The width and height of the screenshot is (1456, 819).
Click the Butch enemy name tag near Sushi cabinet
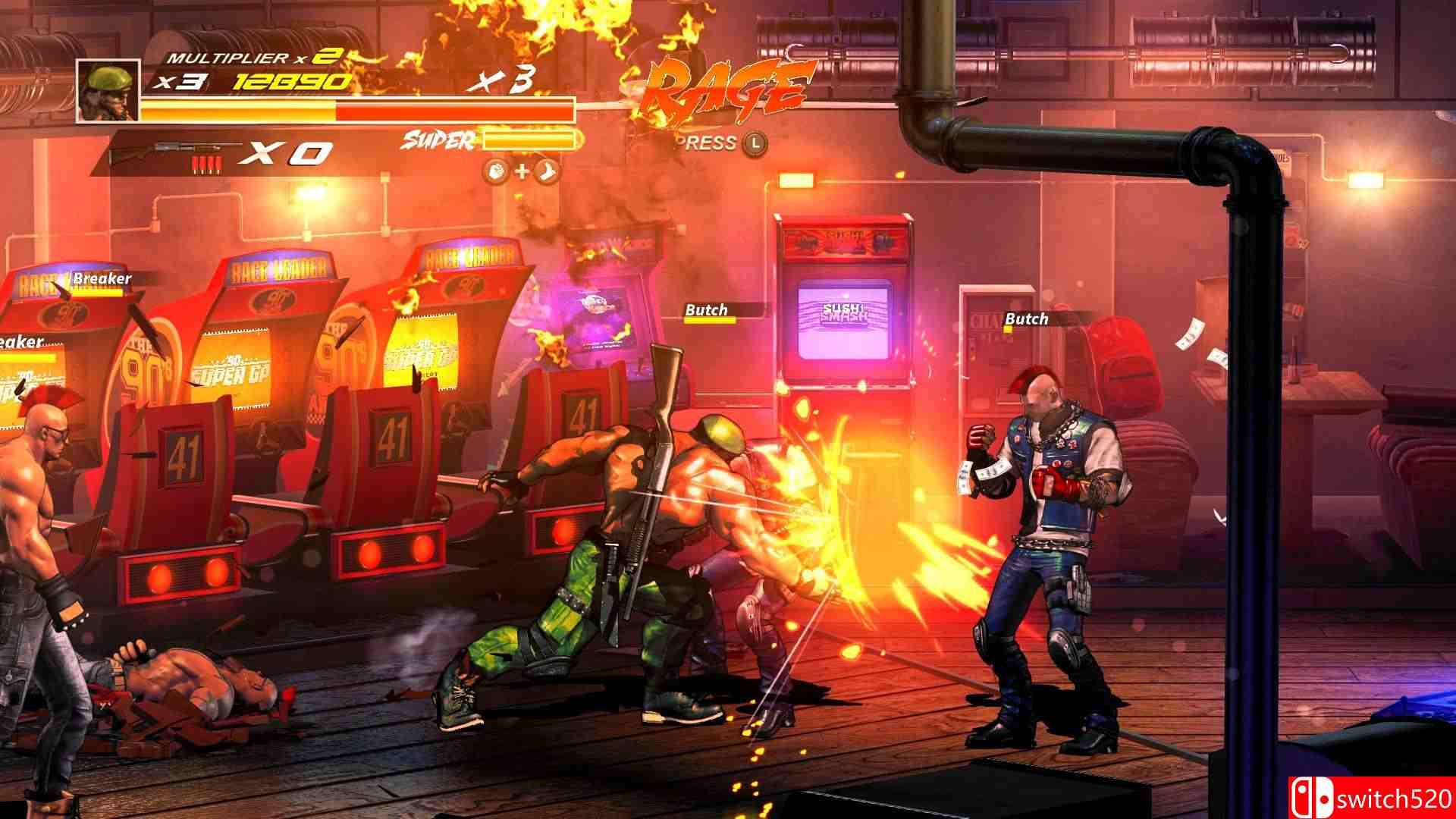tap(705, 310)
